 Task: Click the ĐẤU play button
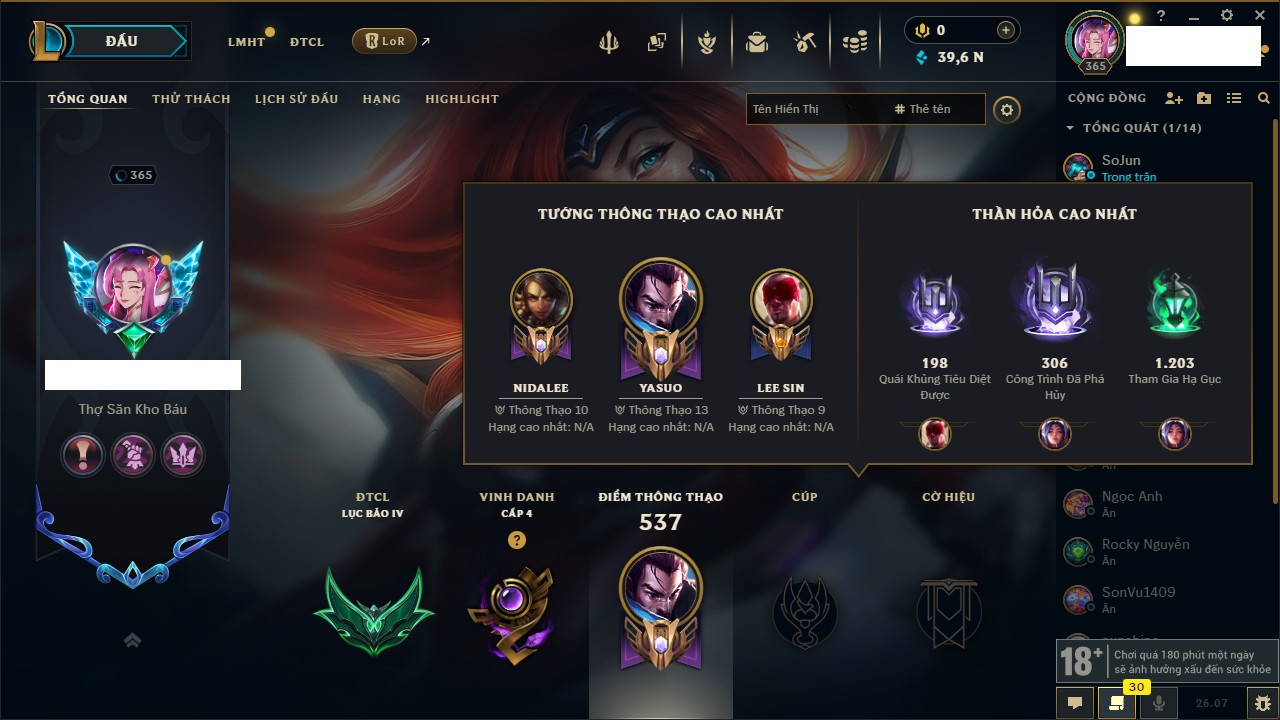point(121,41)
